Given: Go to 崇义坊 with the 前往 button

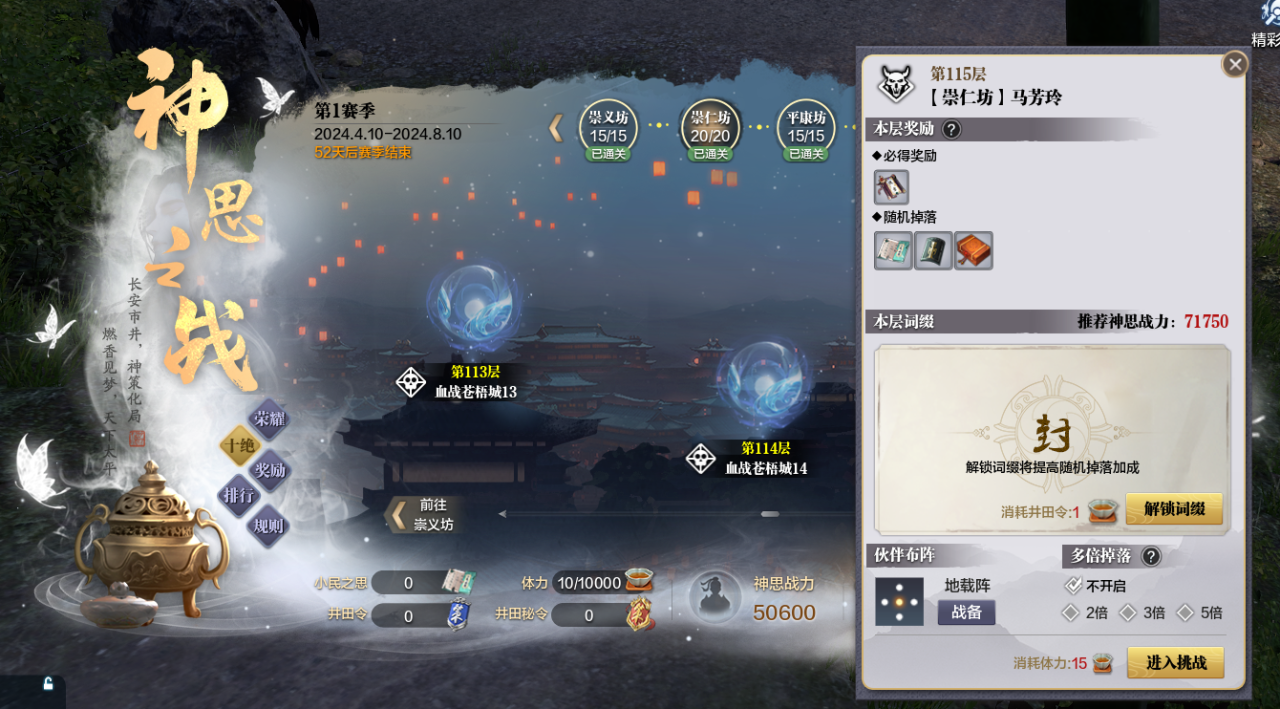Looking at the screenshot, I should (x=423, y=515).
